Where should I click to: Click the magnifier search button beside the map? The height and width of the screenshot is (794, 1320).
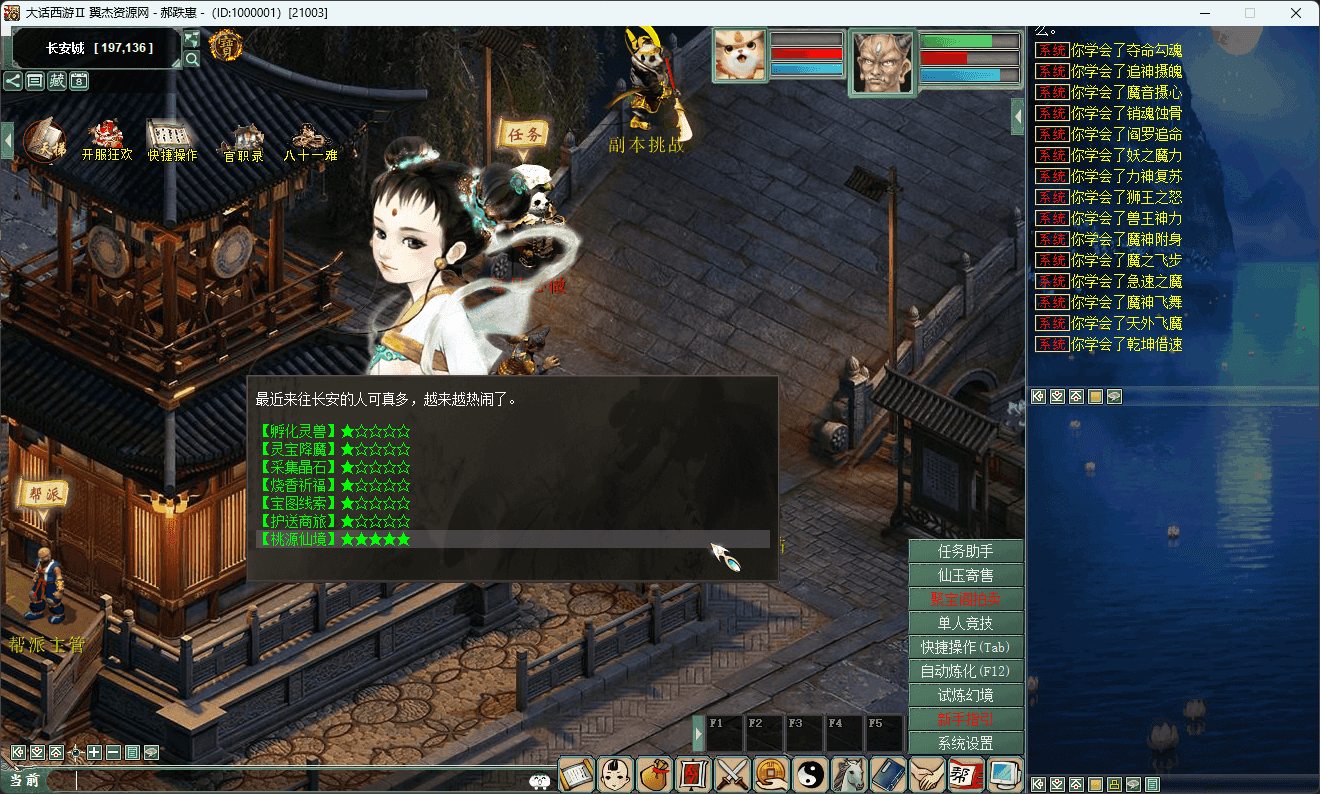click(x=191, y=58)
